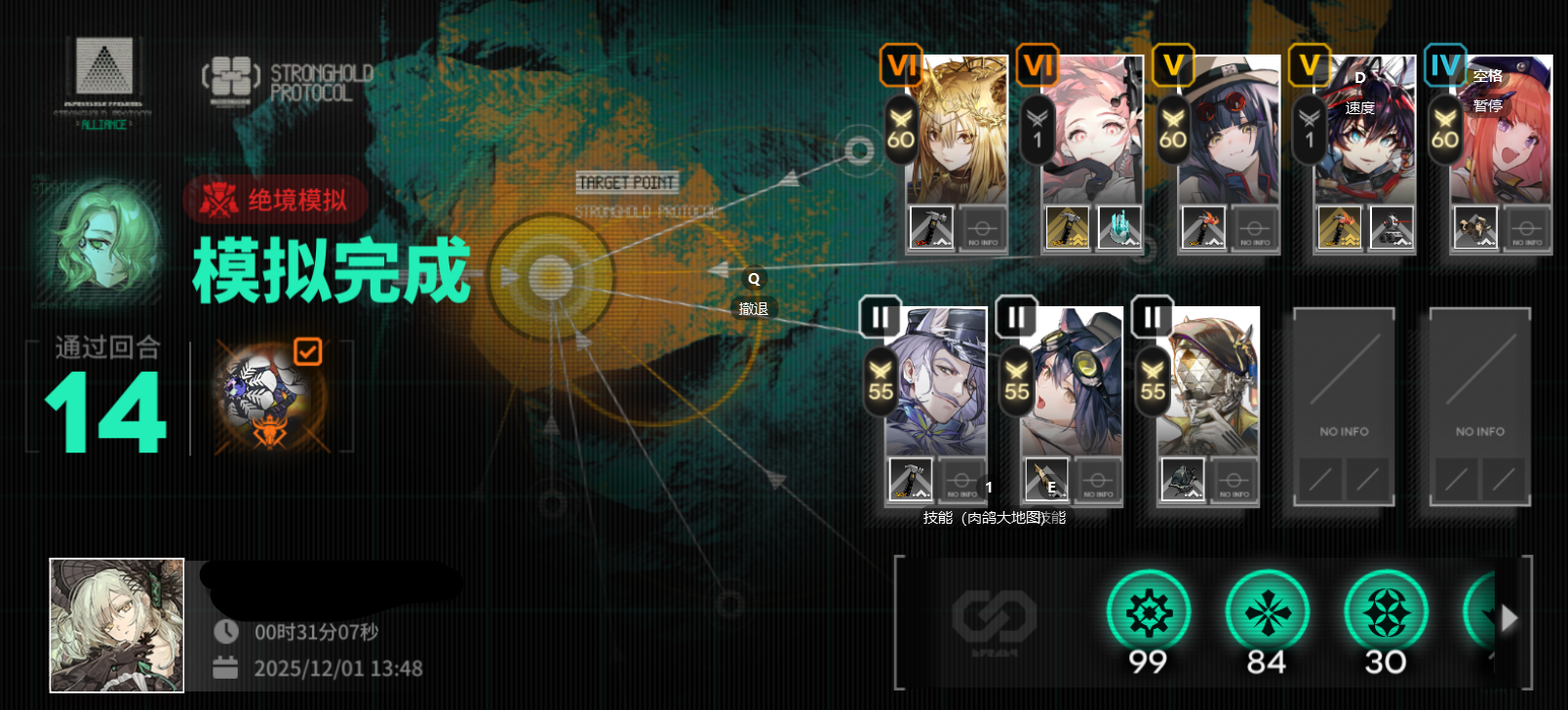Image resolution: width=1568 pixels, height=710 pixels.
Task: Select the orange-haired tier IV operator card
Action: (1500, 132)
